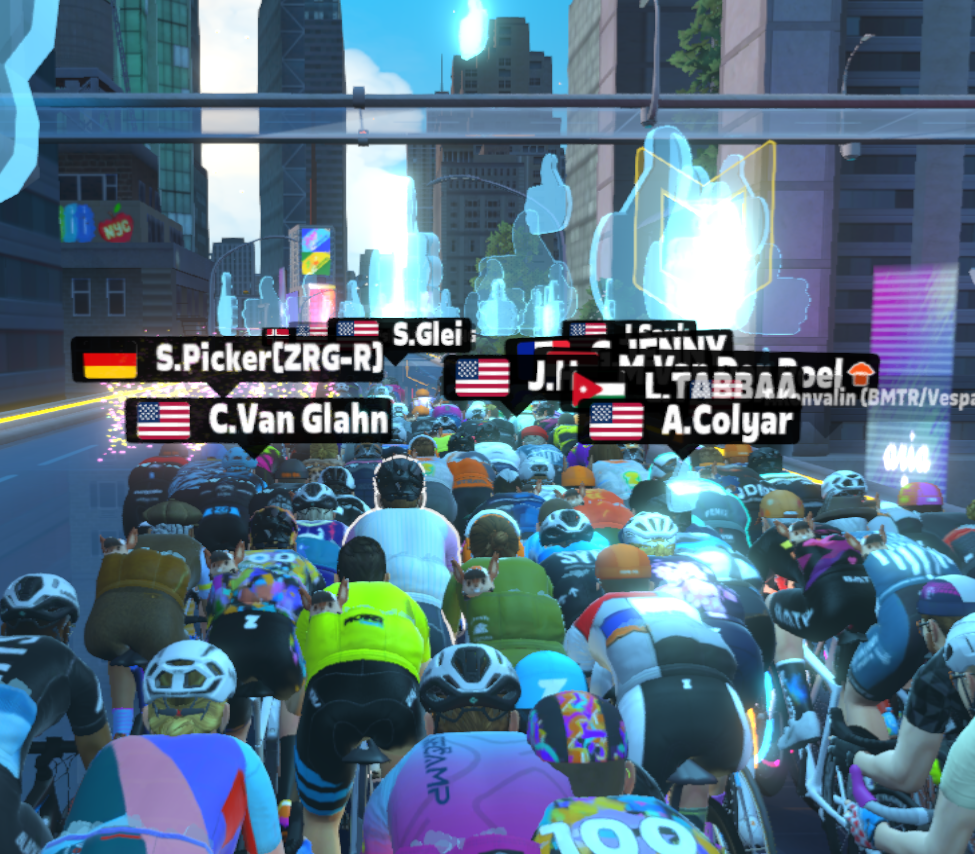Click C.Van Glahn's name tag
The height and width of the screenshot is (854, 975).
[x=260, y=420]
